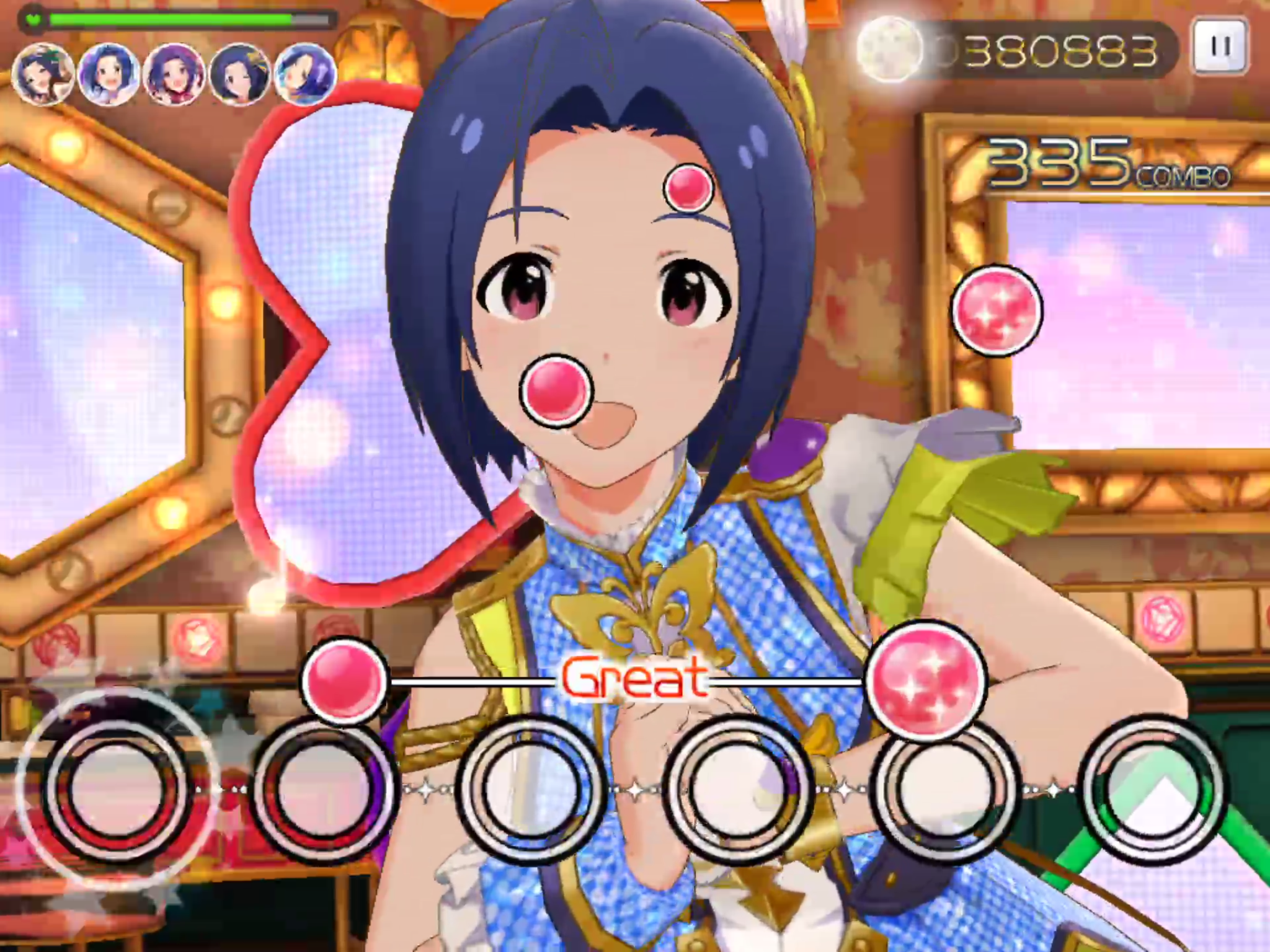Viewport: 1270px width, 952px height.
Task: Hit the sparkly pink note right of Great
Action: point(925,681)
